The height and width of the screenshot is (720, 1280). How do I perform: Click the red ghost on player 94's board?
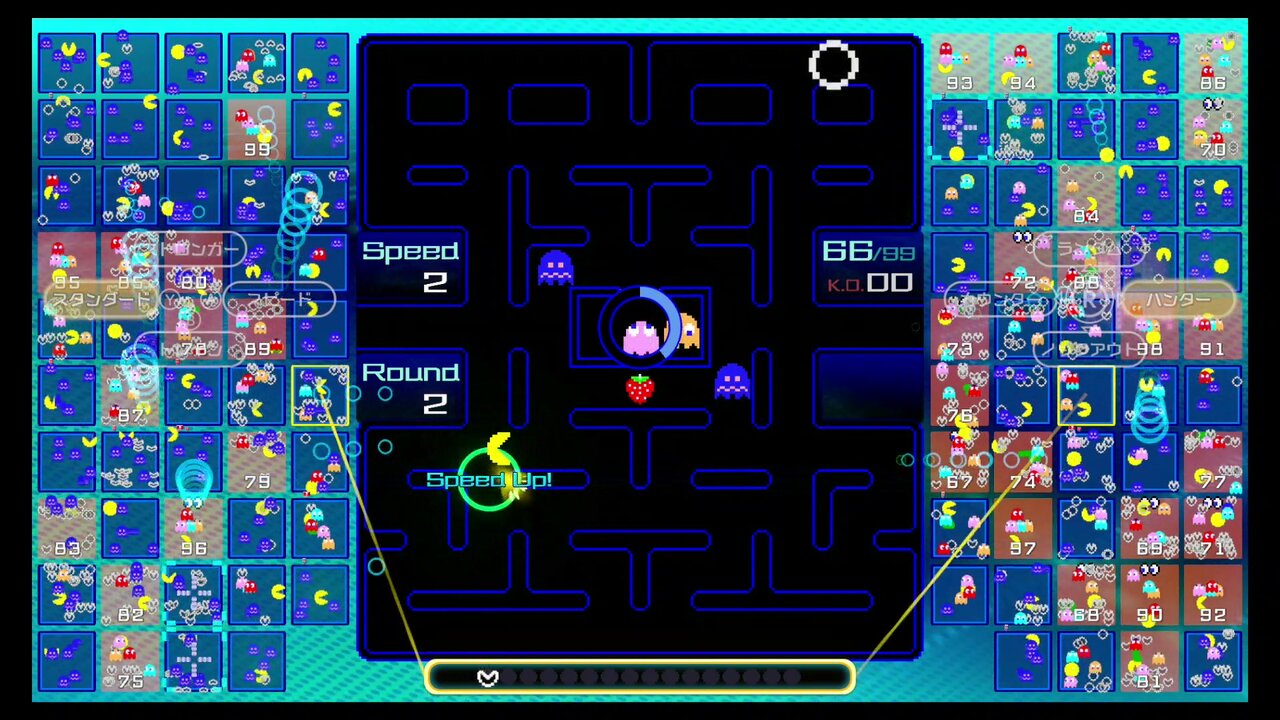click(1021, 51)
